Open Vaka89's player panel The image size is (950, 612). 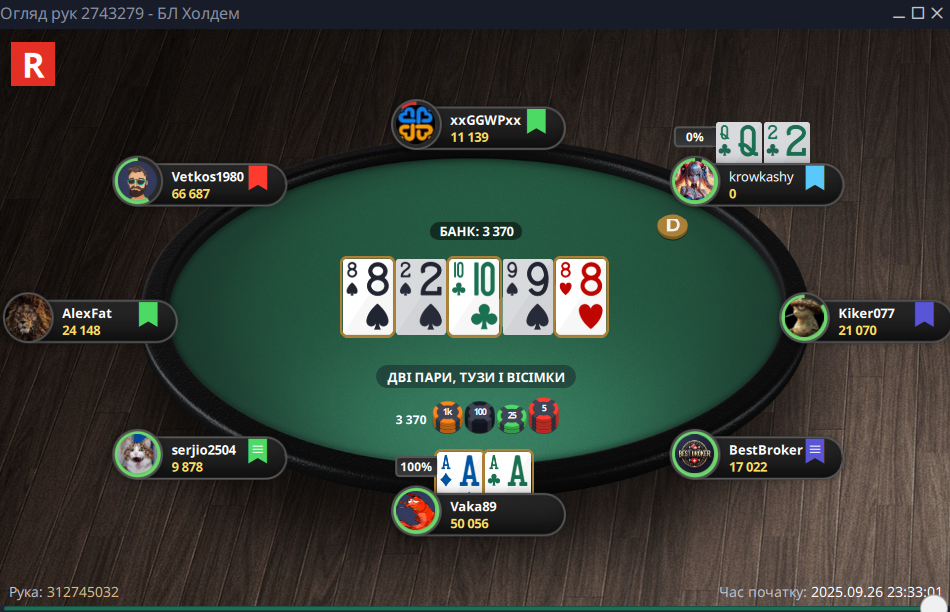[480, 514]
